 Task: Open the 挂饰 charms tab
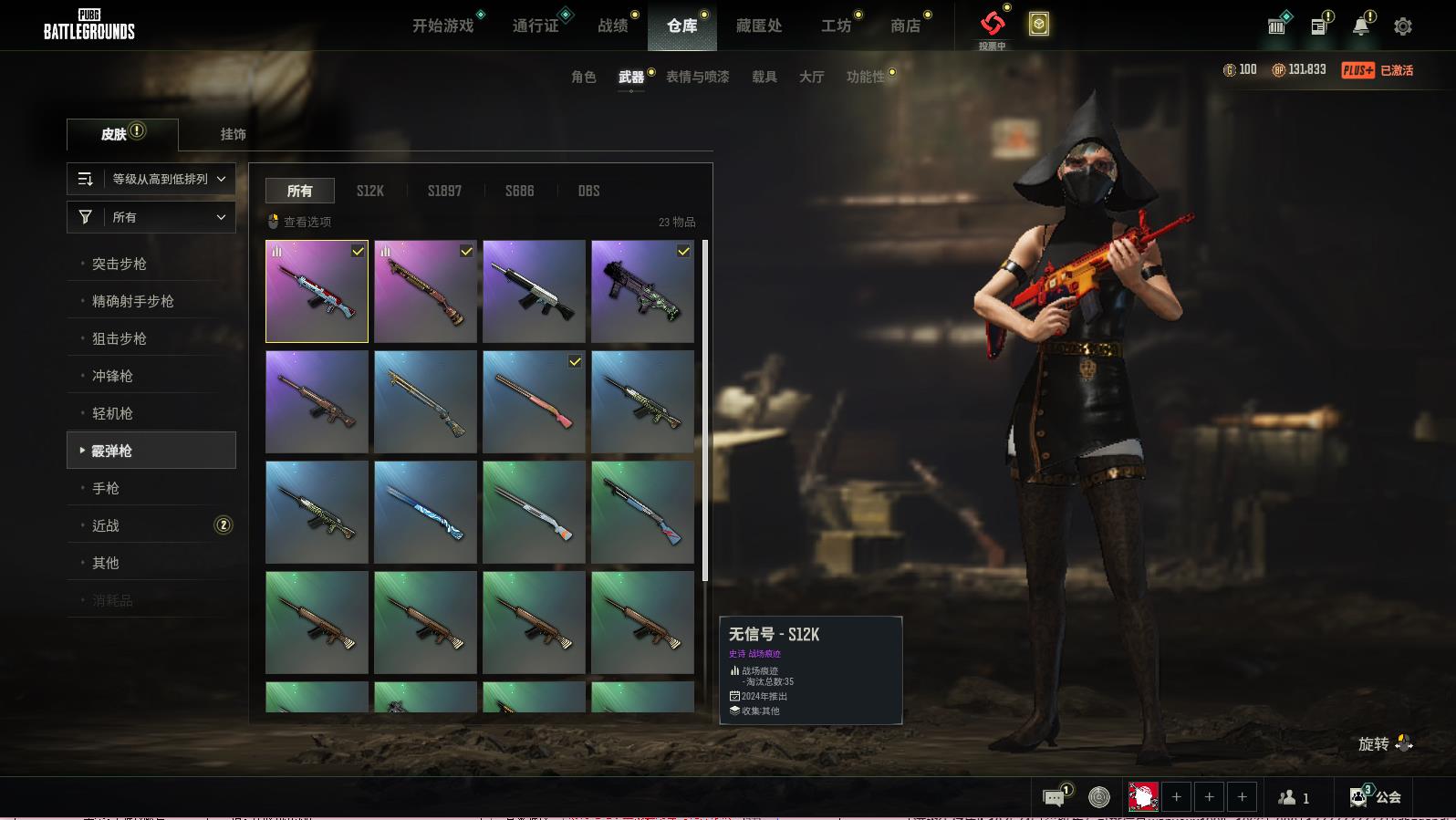(x=234, y=134)
